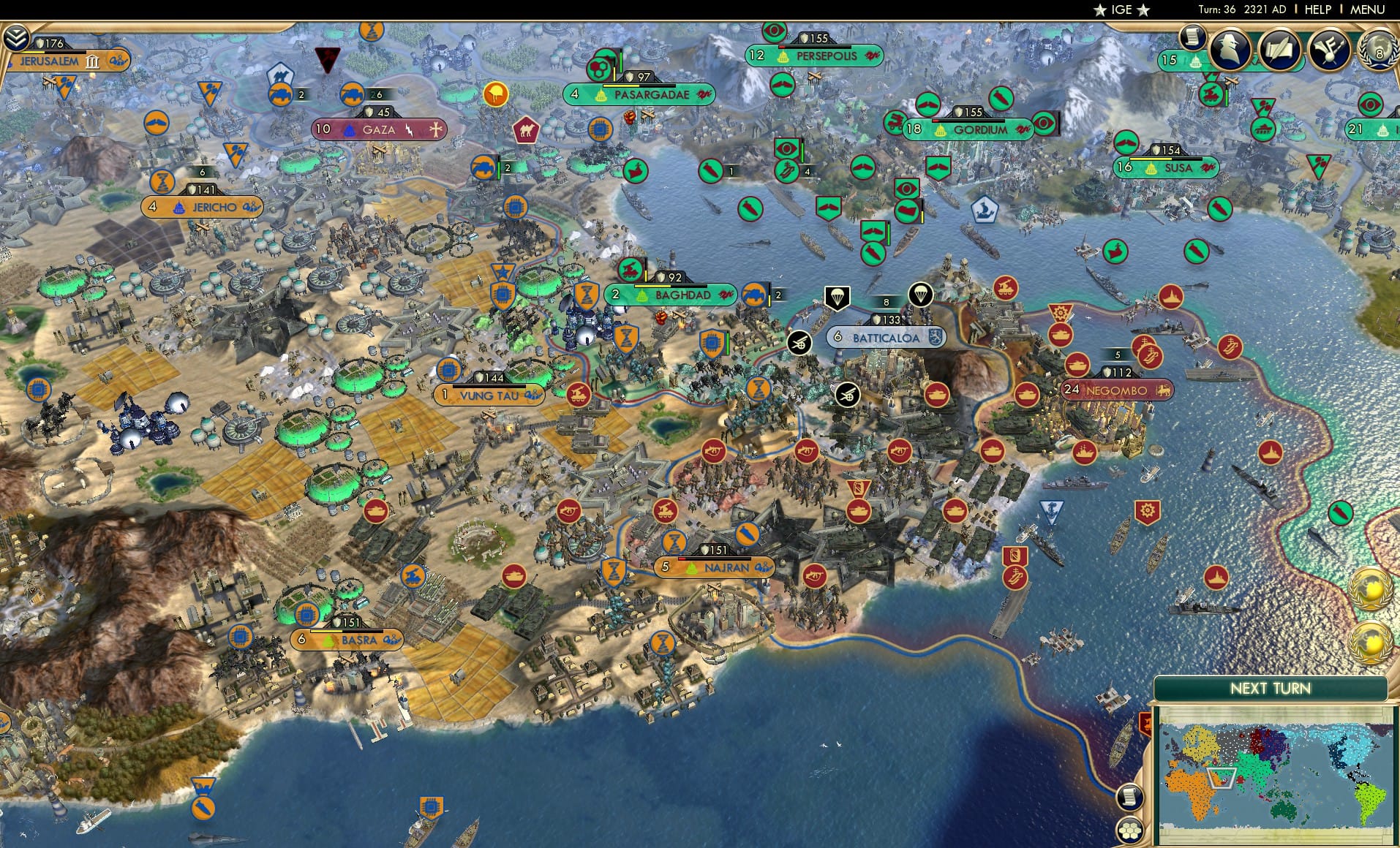The width and height of the screenshot is (1400, 848).
Task: Click the landmark icon on Jerusalem's banner
Action: tap(92, 63)
